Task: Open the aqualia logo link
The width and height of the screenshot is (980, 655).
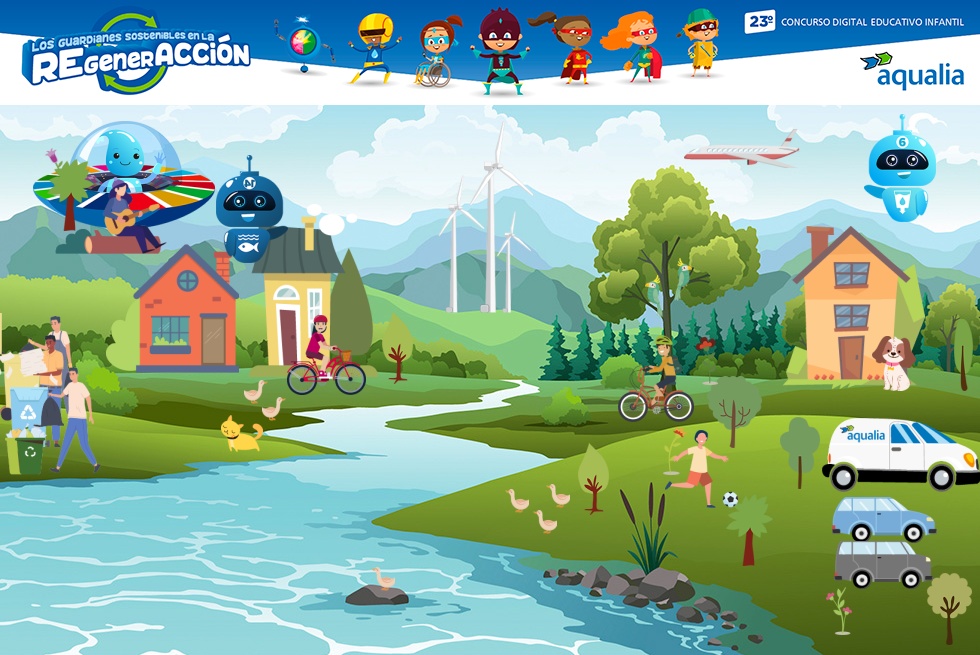Action: (912, 71)
